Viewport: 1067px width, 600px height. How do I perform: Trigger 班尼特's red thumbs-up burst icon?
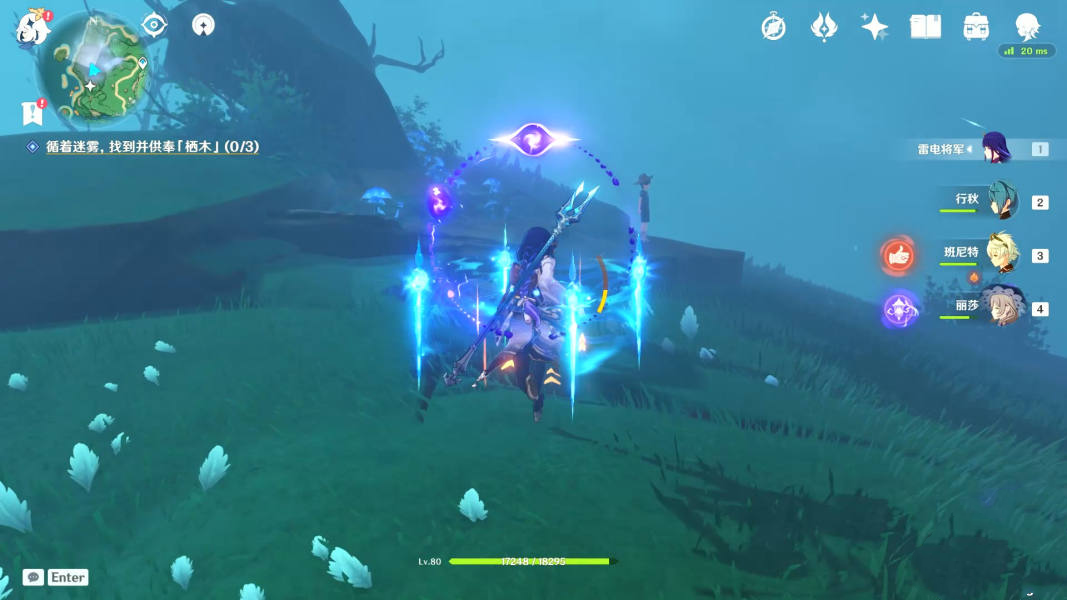[898, 256]
